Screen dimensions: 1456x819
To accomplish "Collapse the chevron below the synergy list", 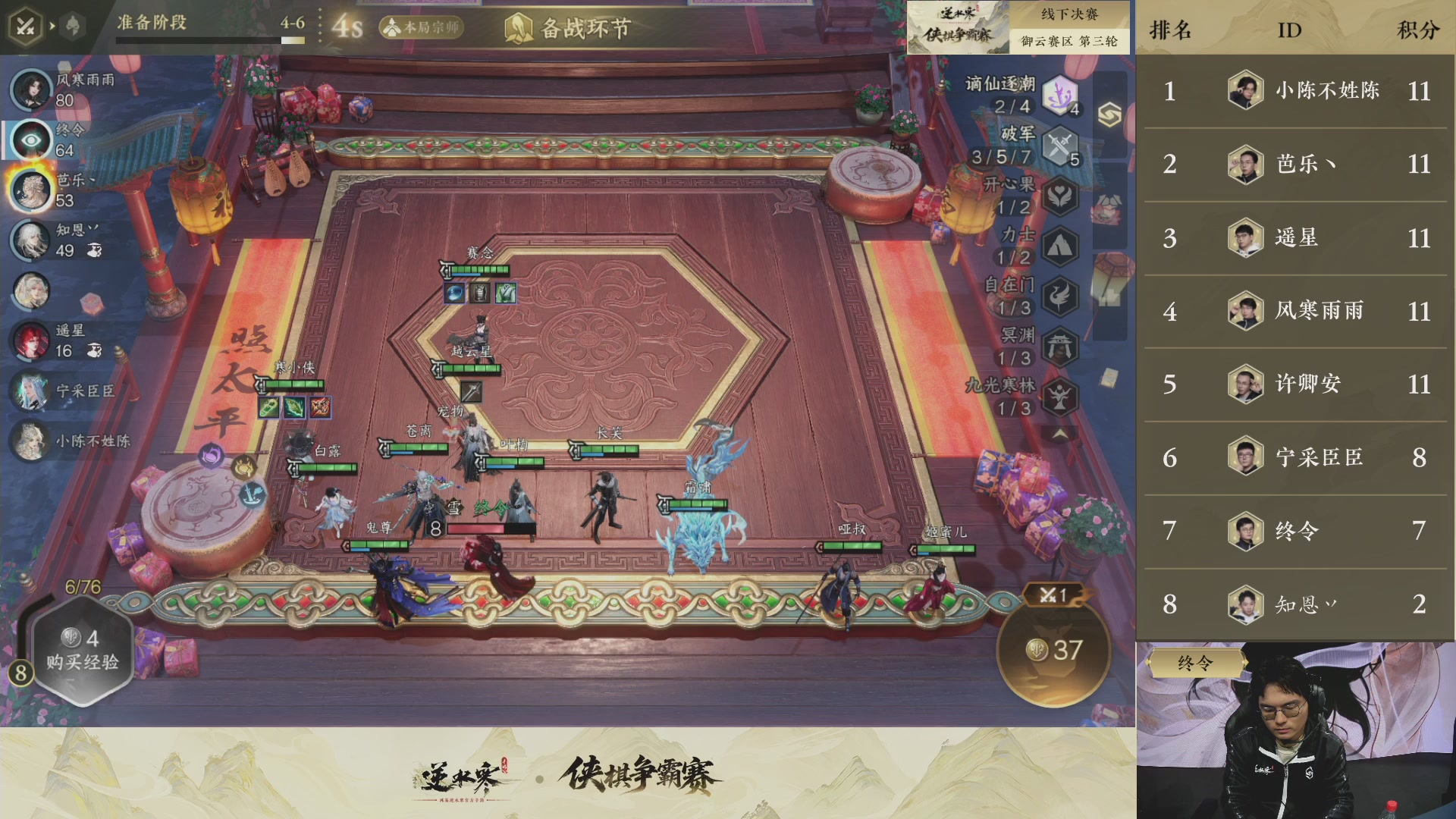I will point(1059,435).
